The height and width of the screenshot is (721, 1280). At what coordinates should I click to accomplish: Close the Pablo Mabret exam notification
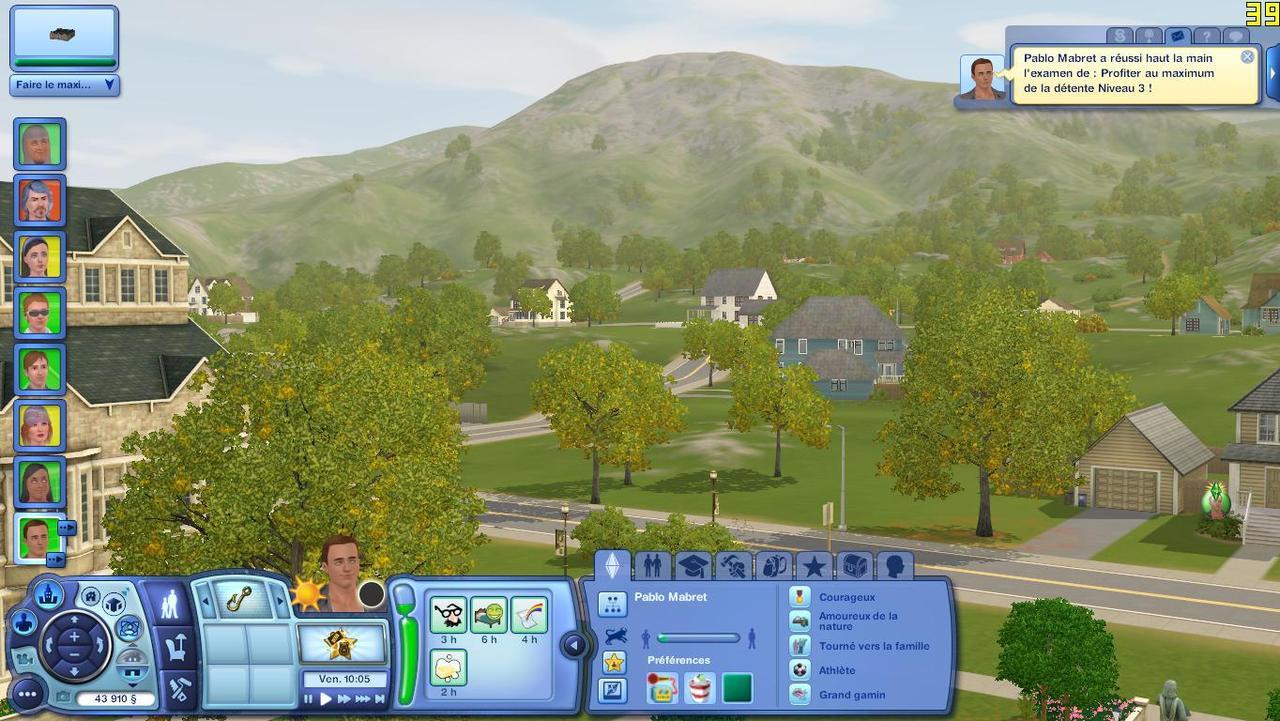pyautogui.click(x=1247, y=57)
